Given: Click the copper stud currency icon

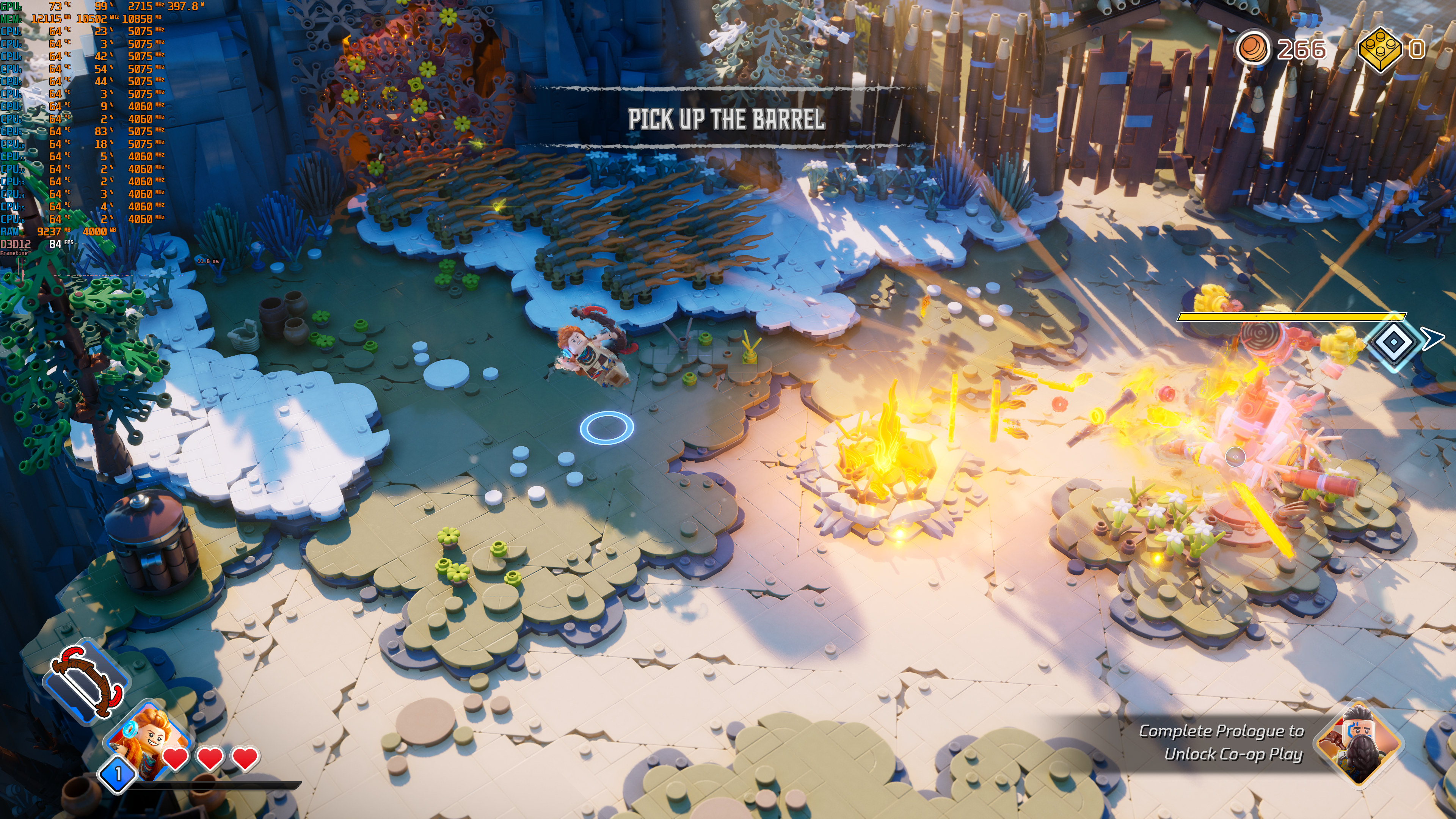Looking at the screenshot, I should pos(1252,49).
